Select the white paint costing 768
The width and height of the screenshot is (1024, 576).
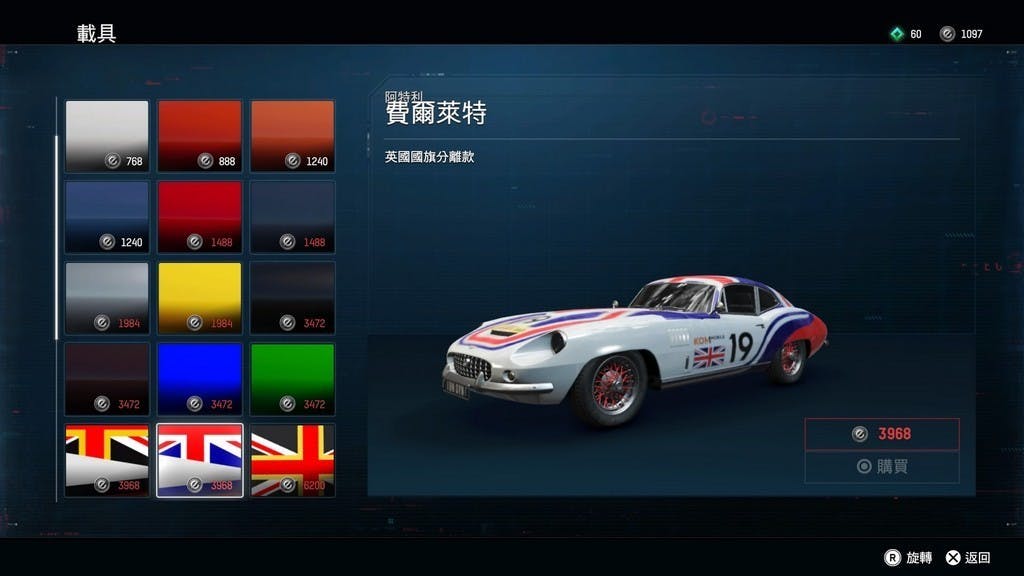[x=107, y=136]
